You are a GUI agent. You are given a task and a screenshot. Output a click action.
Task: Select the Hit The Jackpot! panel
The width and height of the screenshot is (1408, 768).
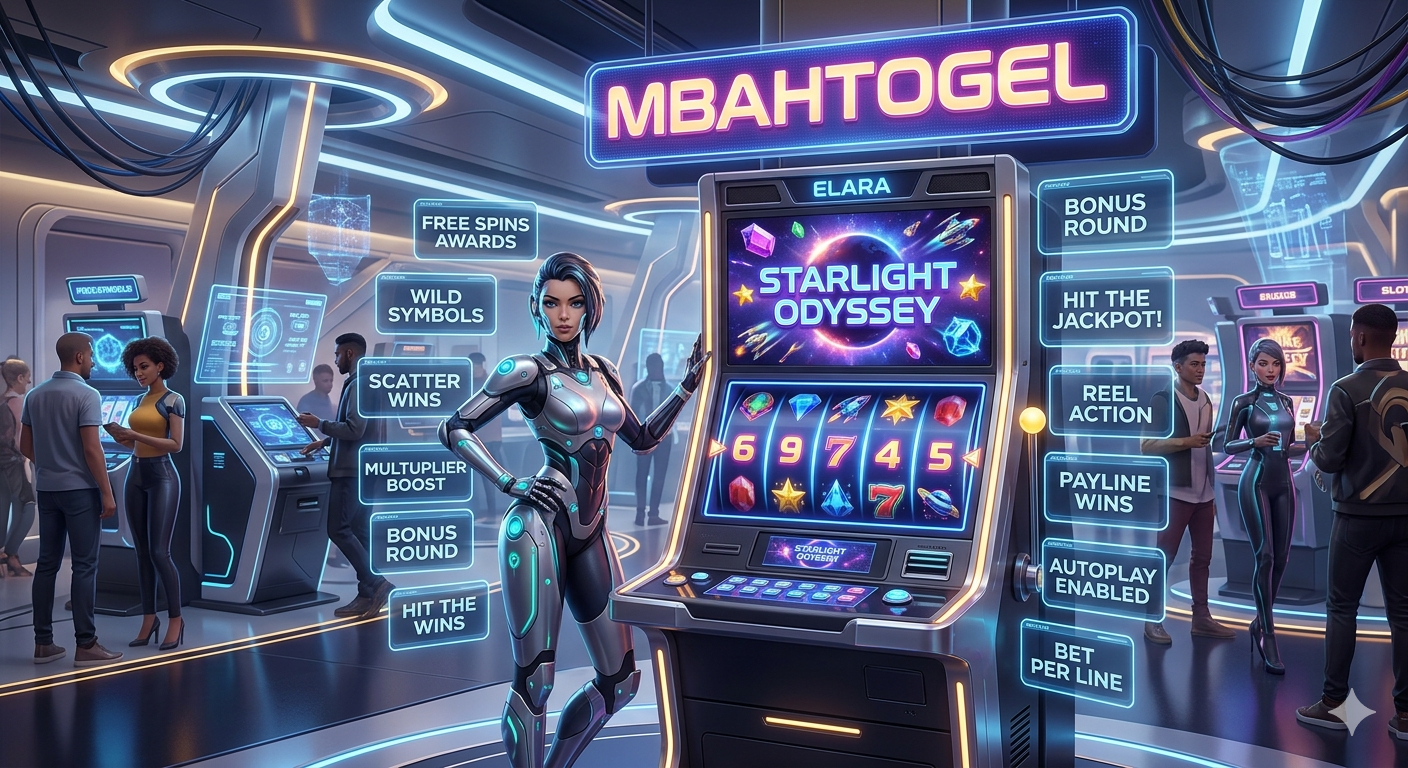1106,306
